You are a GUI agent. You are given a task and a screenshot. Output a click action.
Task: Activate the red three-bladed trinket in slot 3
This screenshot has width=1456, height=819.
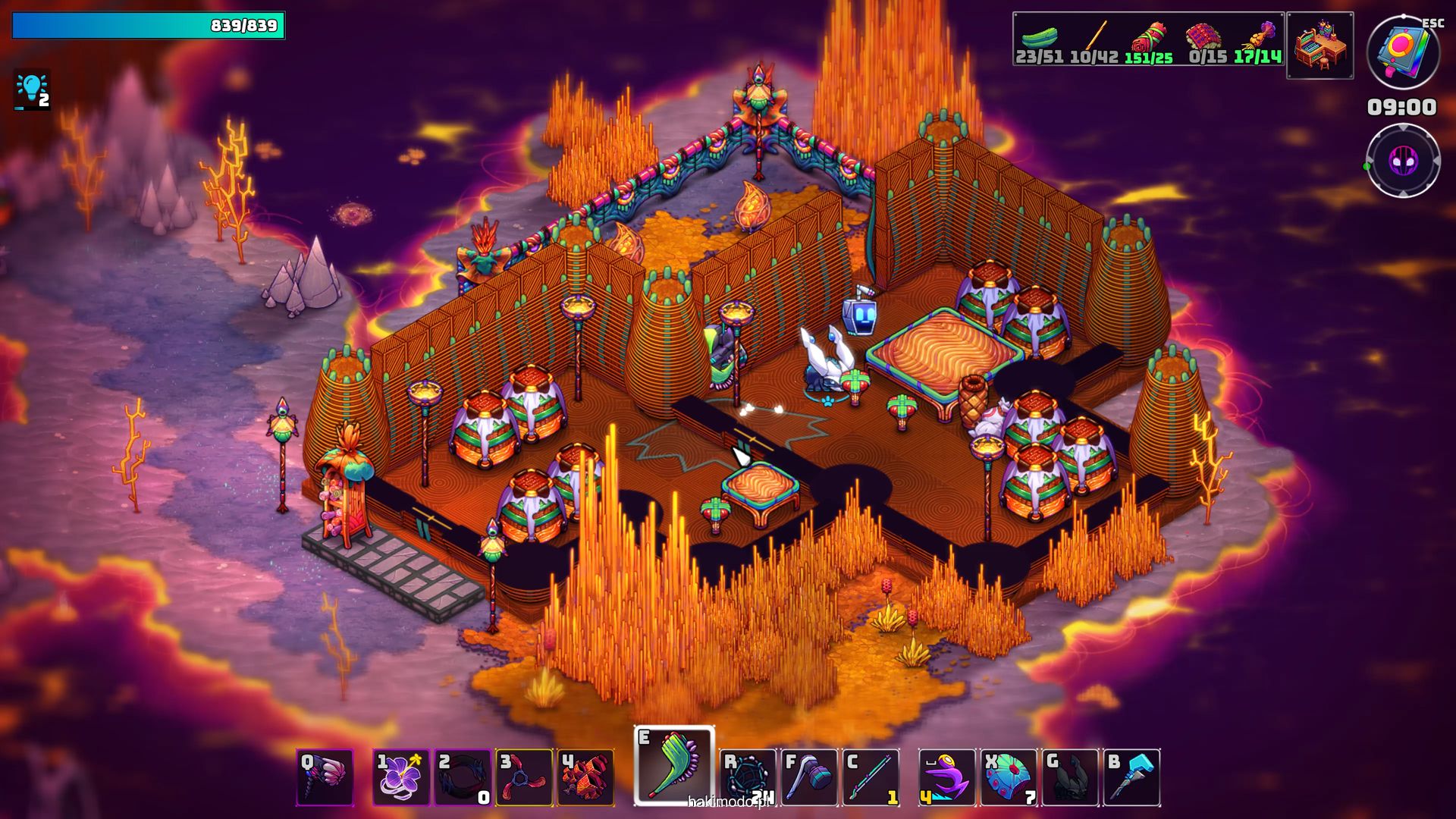(x=524, y=777)
